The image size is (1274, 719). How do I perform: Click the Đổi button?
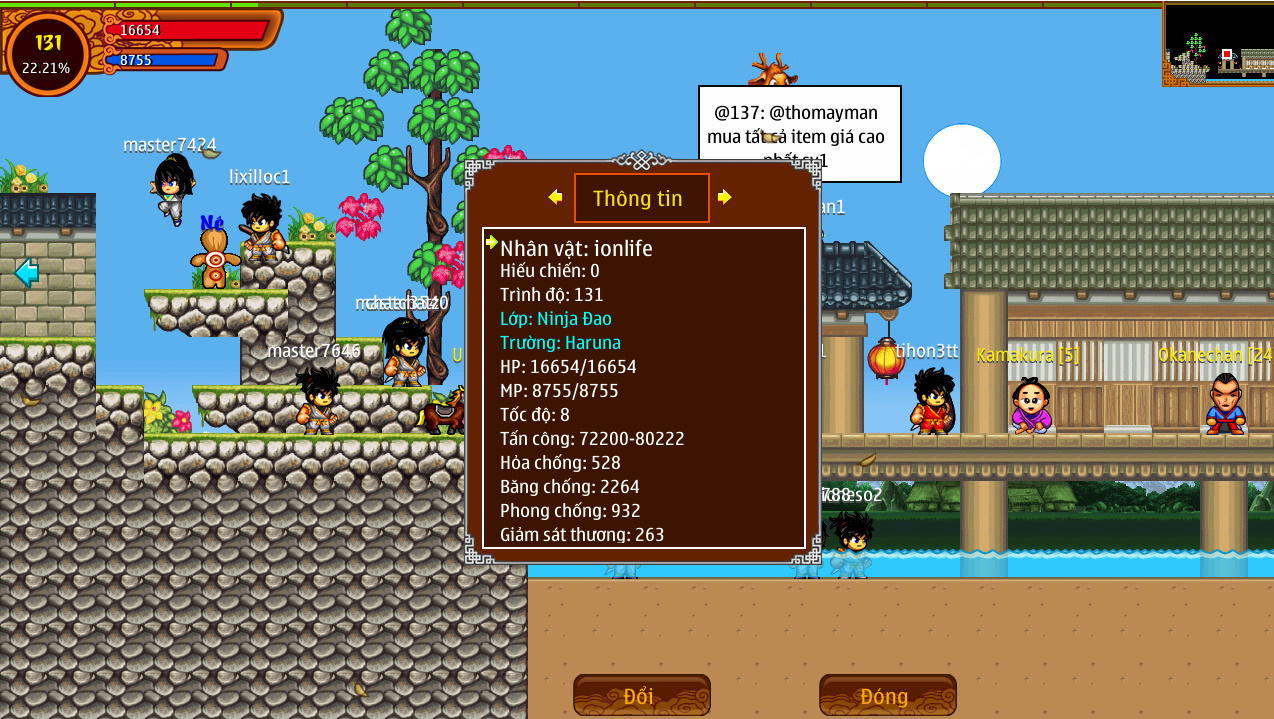[x=641, y=695]
